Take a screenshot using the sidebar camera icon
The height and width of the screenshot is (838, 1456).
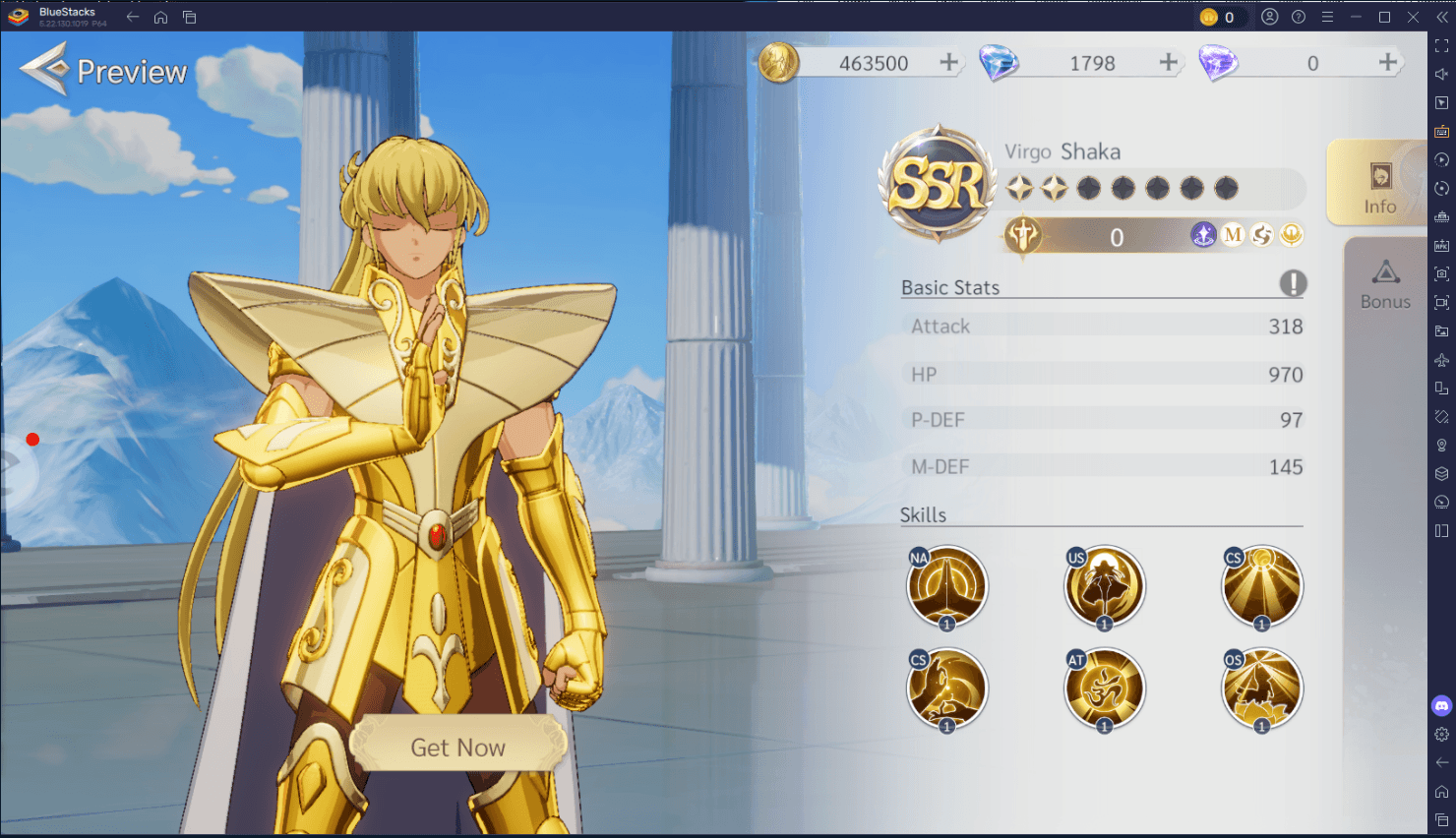(x=1441, y=273)
